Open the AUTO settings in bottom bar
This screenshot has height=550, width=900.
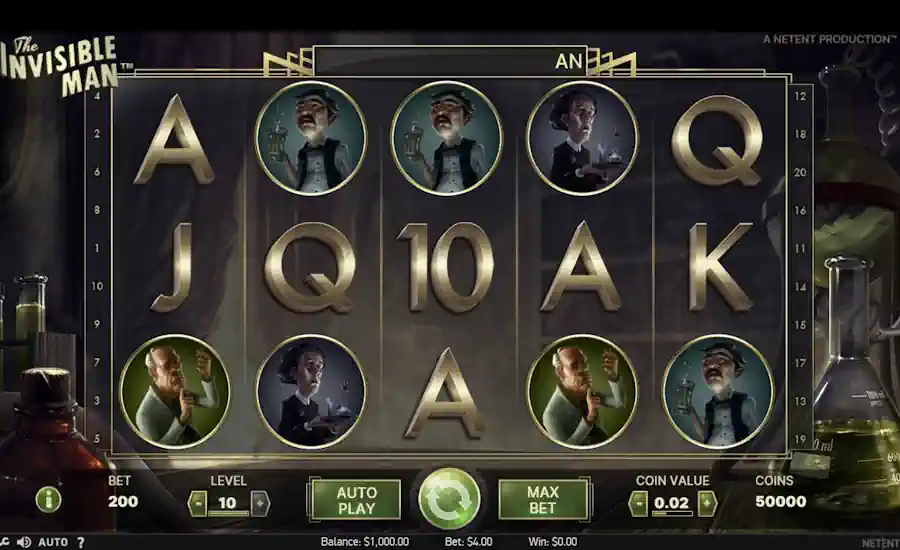coord(53,542)
